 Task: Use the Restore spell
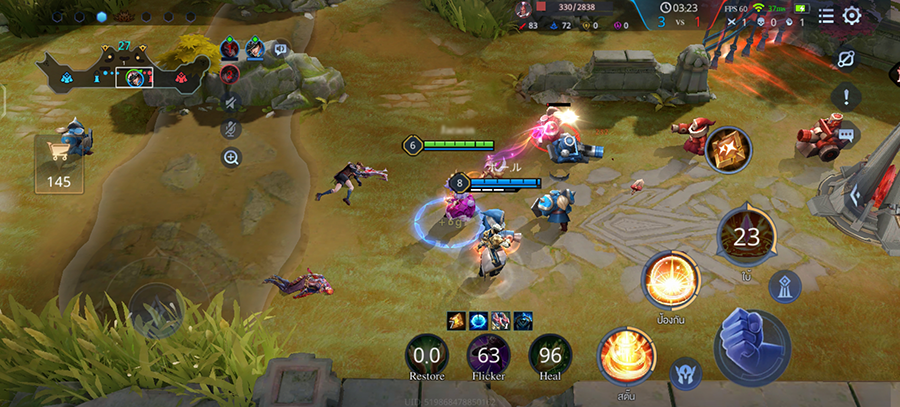427,355
